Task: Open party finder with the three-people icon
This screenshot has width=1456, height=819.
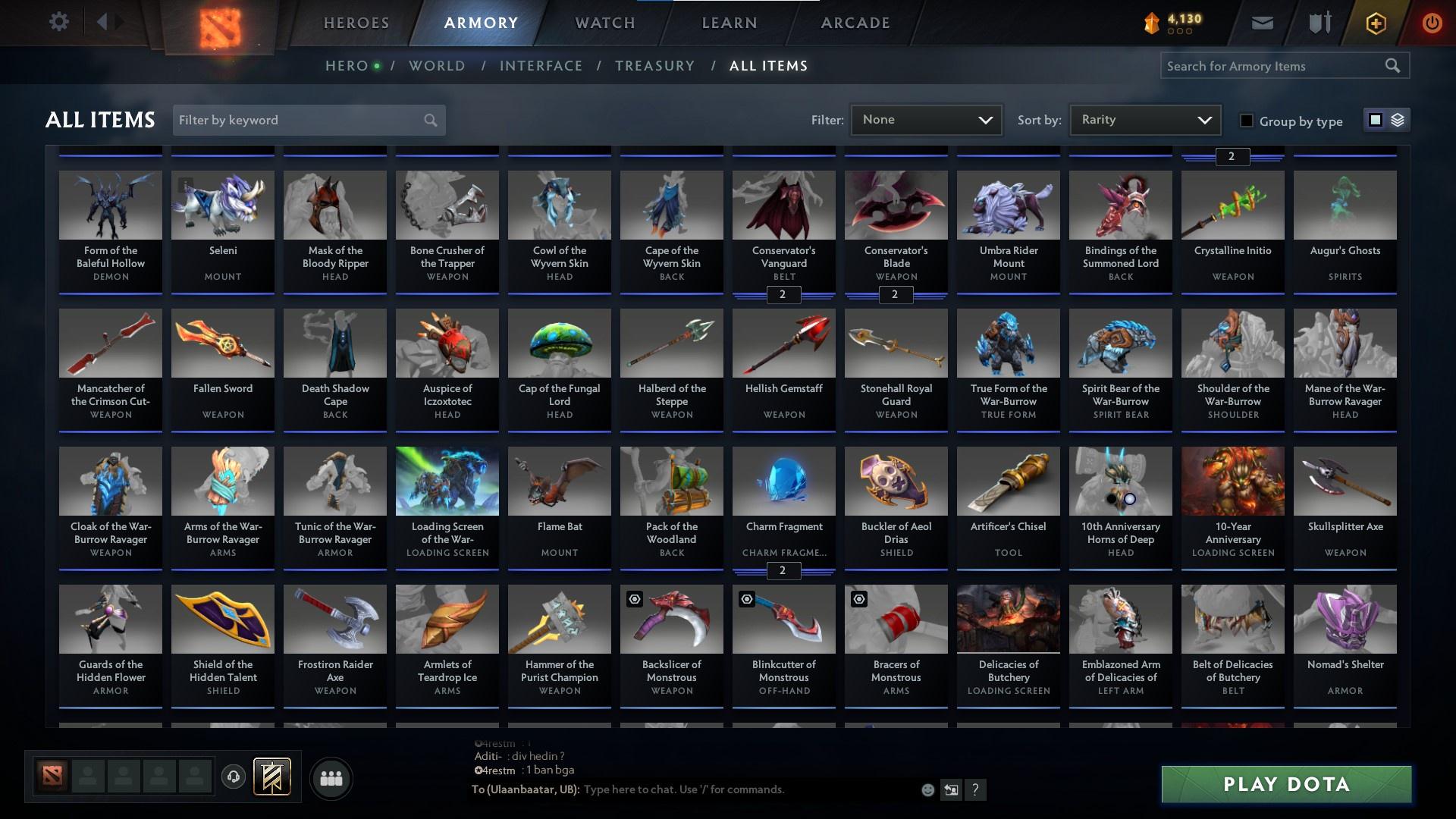Action: (331, 777)
